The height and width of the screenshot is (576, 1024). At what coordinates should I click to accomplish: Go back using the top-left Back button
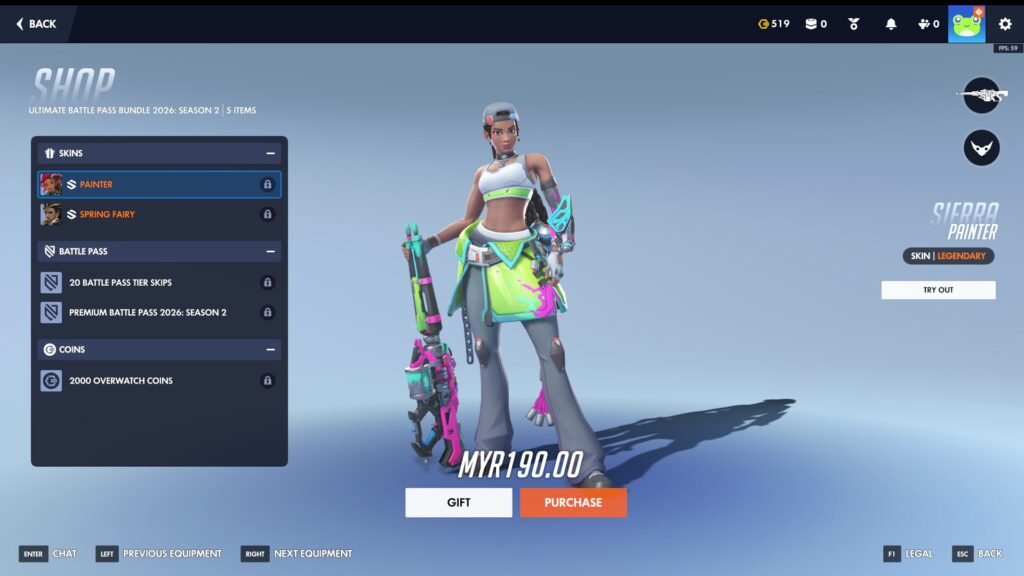coord(37,24)
